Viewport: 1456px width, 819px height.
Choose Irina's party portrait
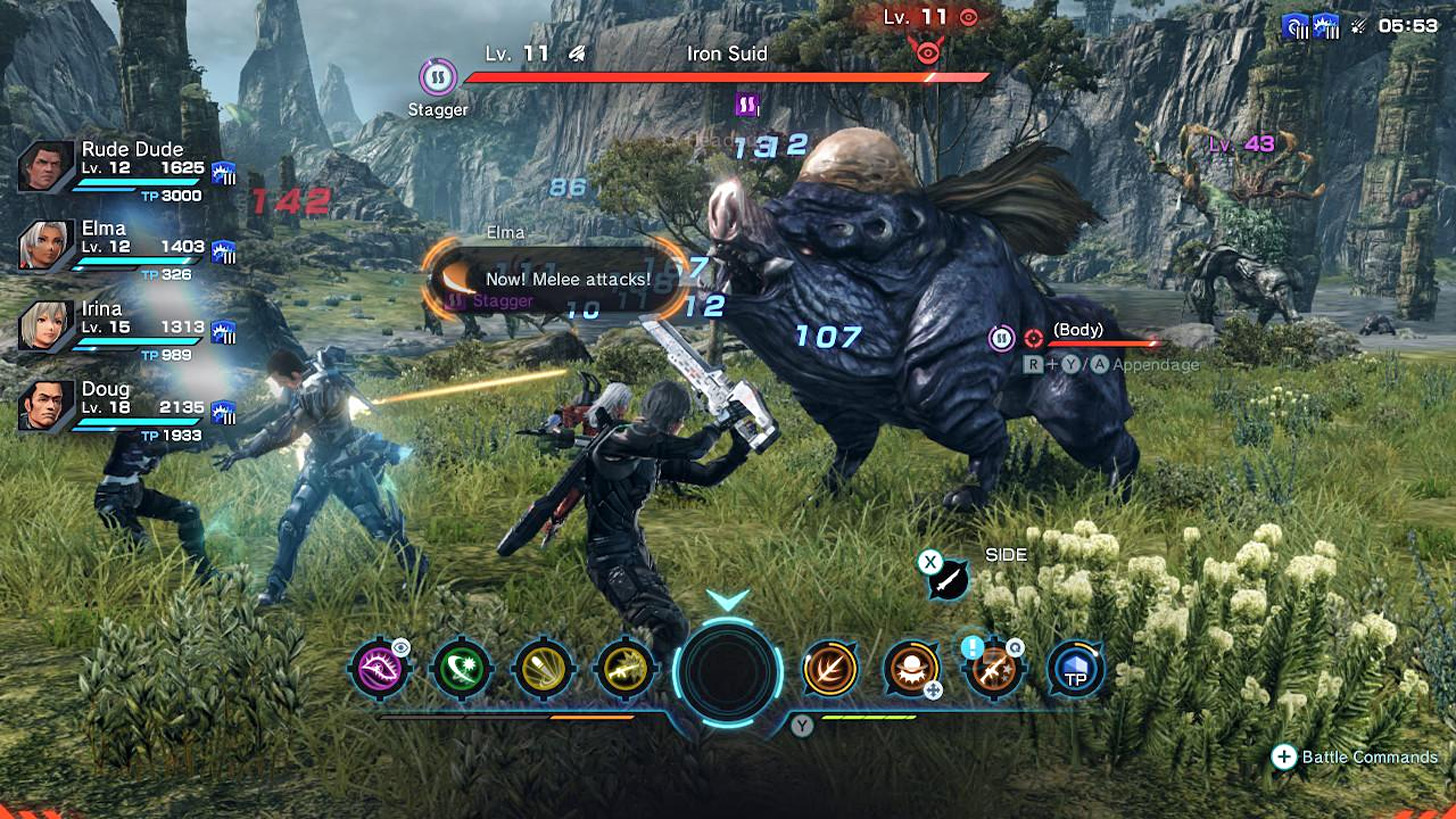[x=46, y=326]
